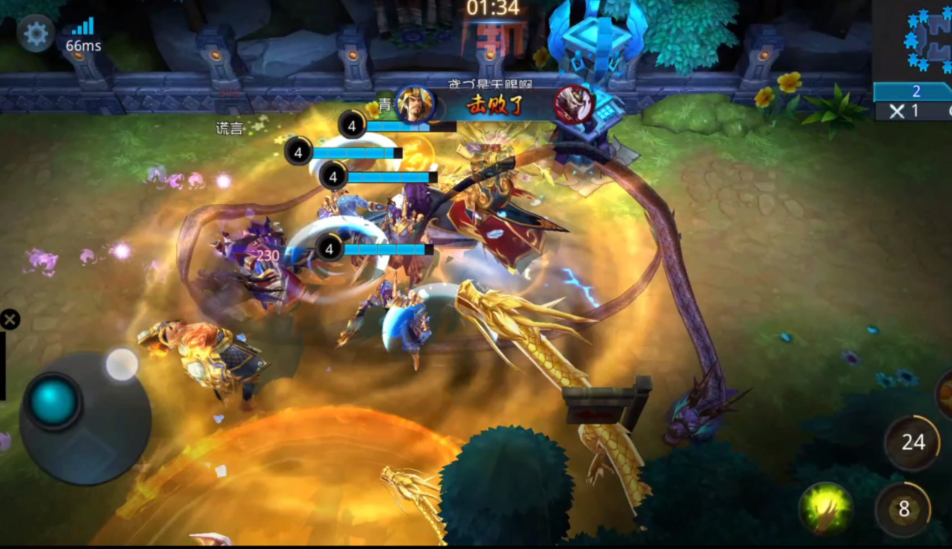The image size is (952, 549).
Task: Close the left side panel
Action: click(x=9, y=320)
